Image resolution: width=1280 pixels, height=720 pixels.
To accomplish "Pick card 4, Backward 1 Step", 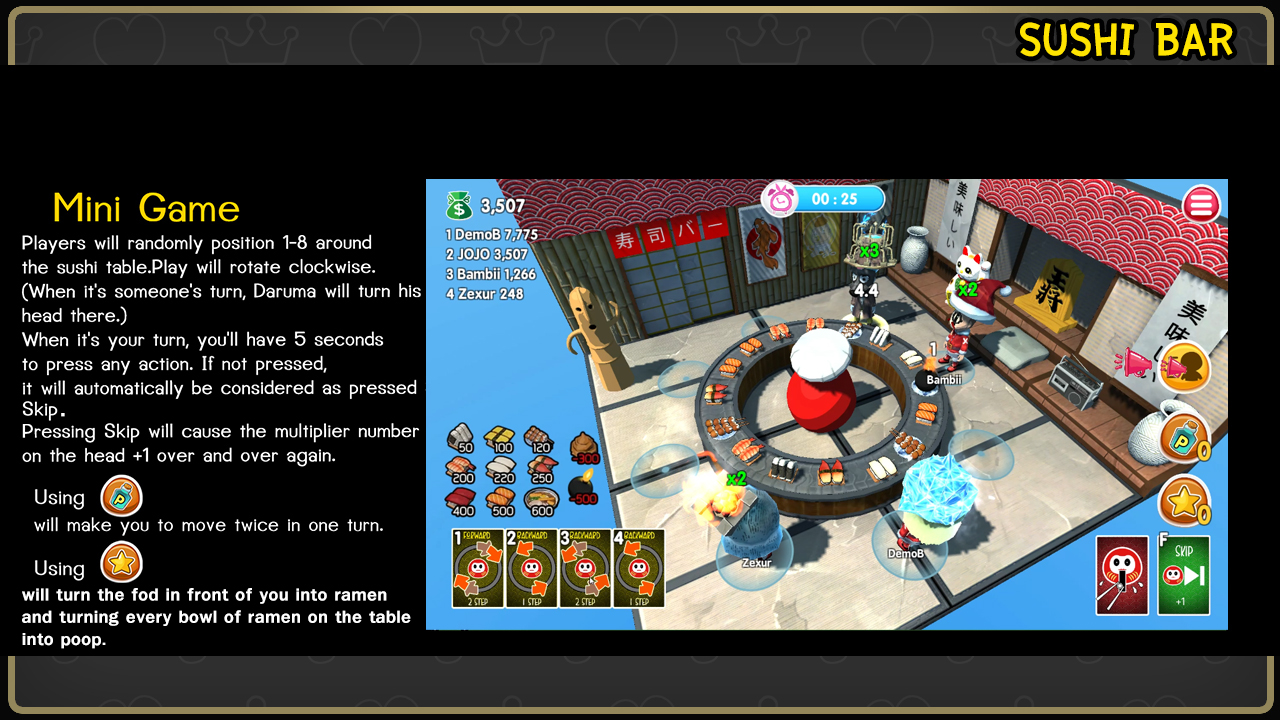I will (638, 568).
